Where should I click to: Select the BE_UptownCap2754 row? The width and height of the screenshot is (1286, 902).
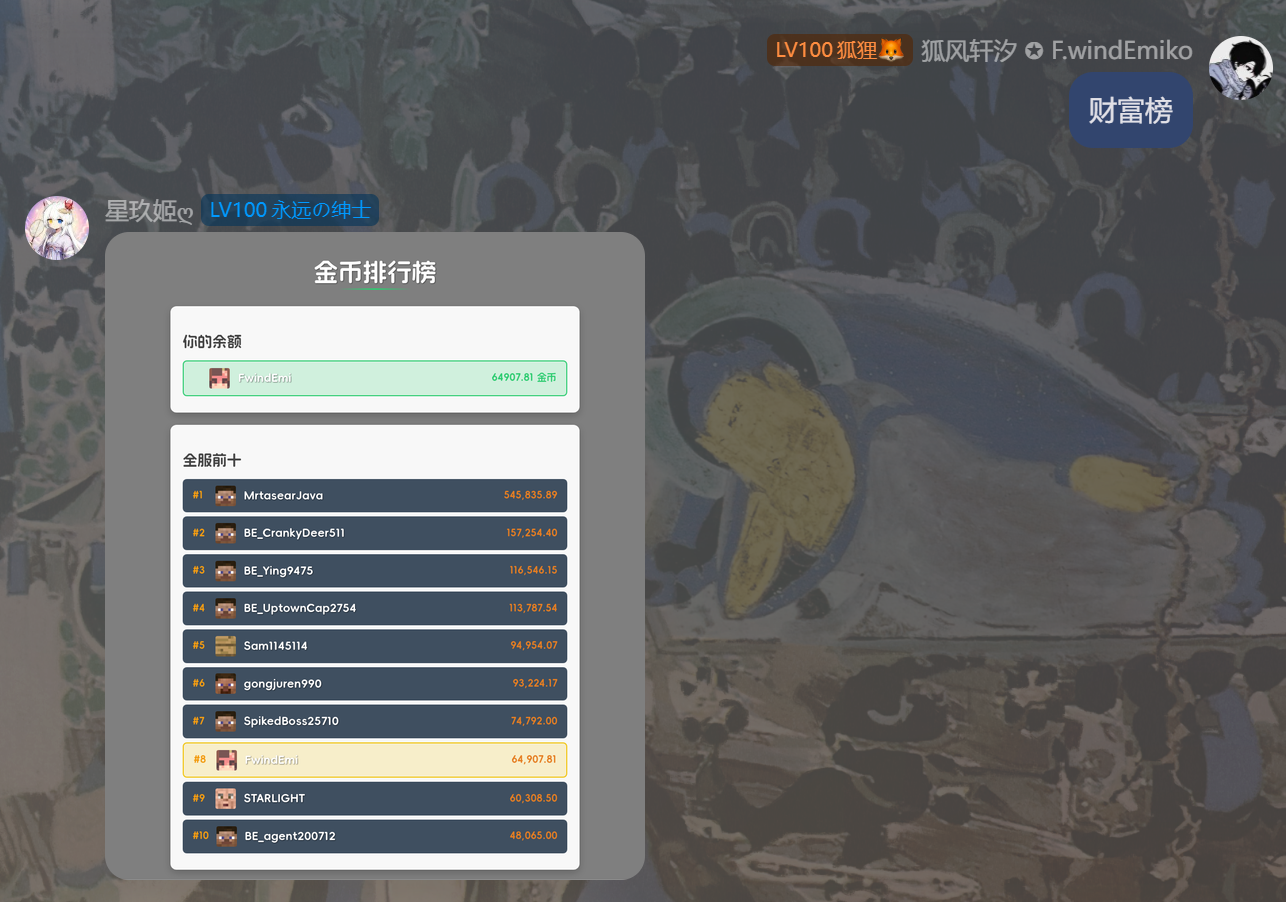point(374,608)
